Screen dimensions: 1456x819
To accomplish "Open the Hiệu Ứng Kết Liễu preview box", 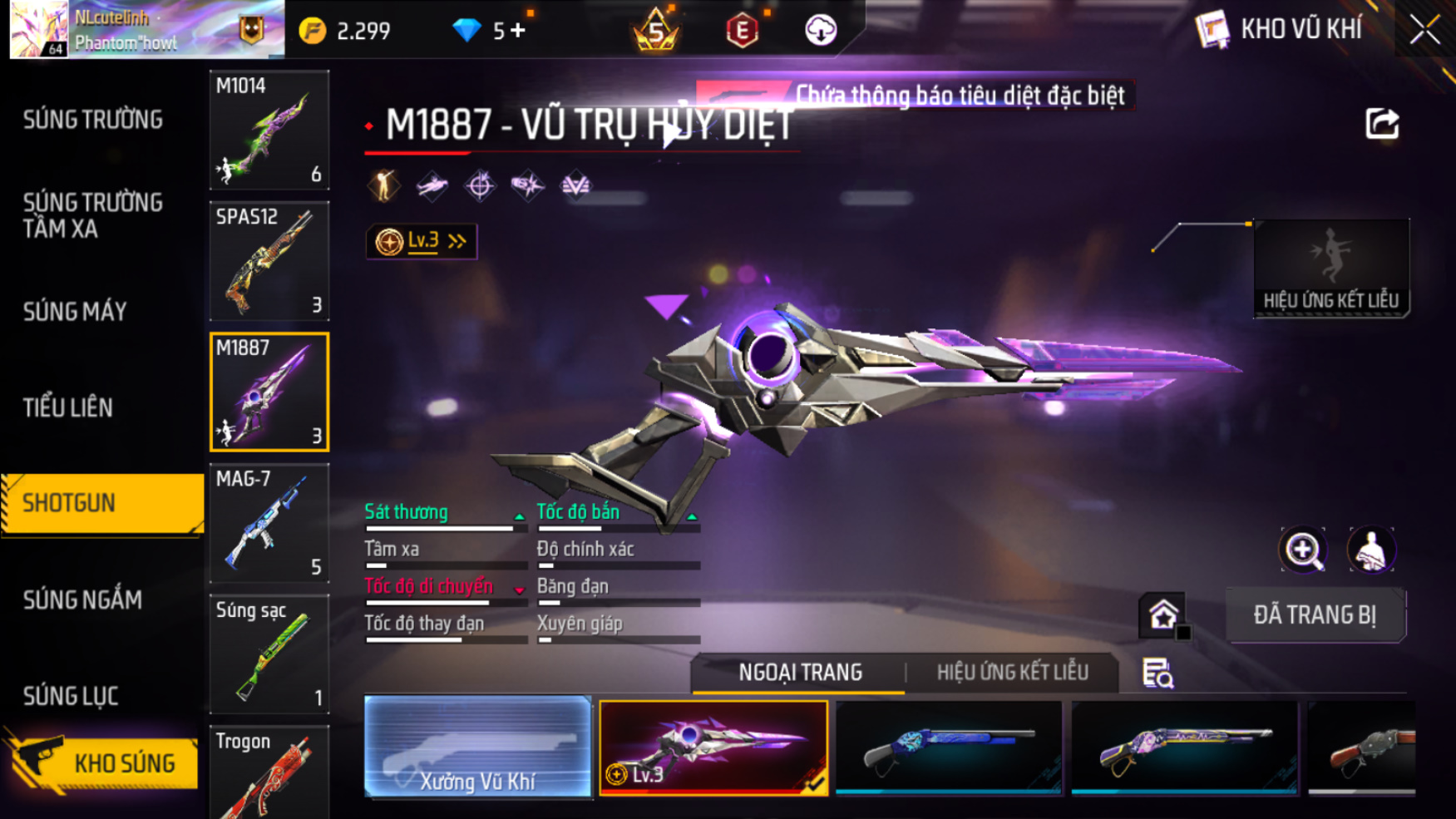I will tap(1330, 268).
